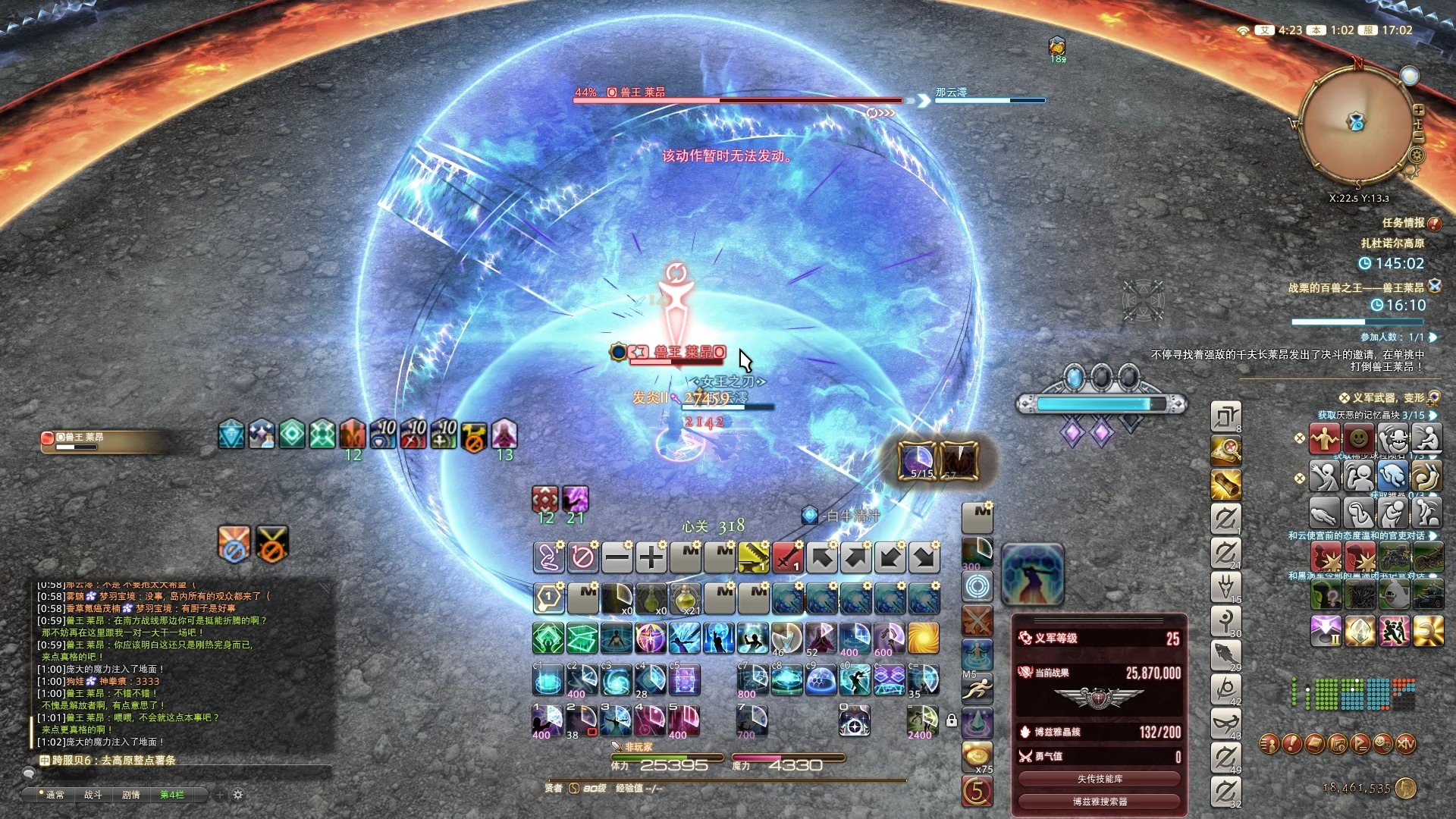Click the circular minimap
The image size is (1456, 819).
pos(1356,125)
